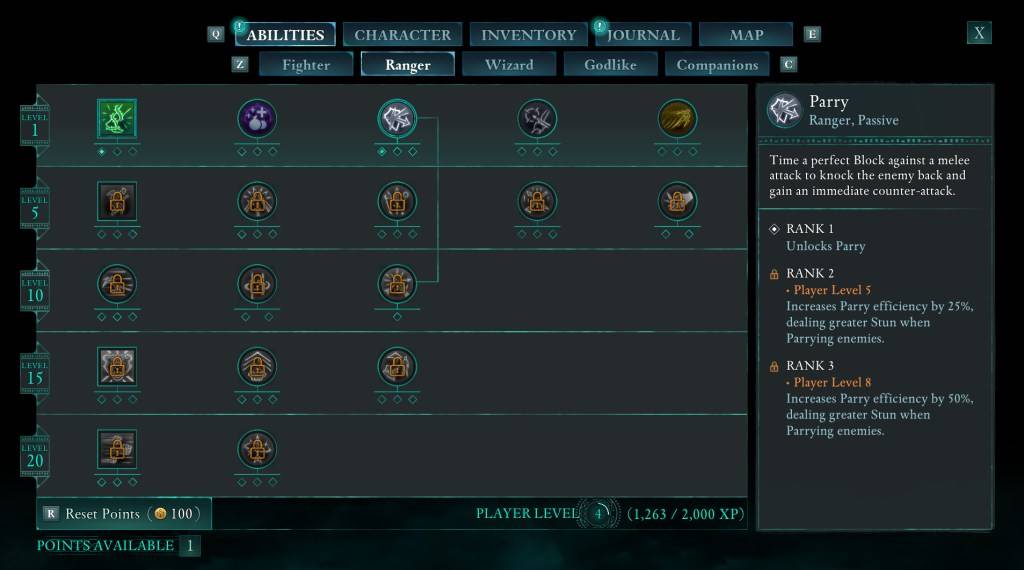Viewport: 1024px width, 570px height.
Task: Switch to the Character tab
Action: click(x=402, y=35)
